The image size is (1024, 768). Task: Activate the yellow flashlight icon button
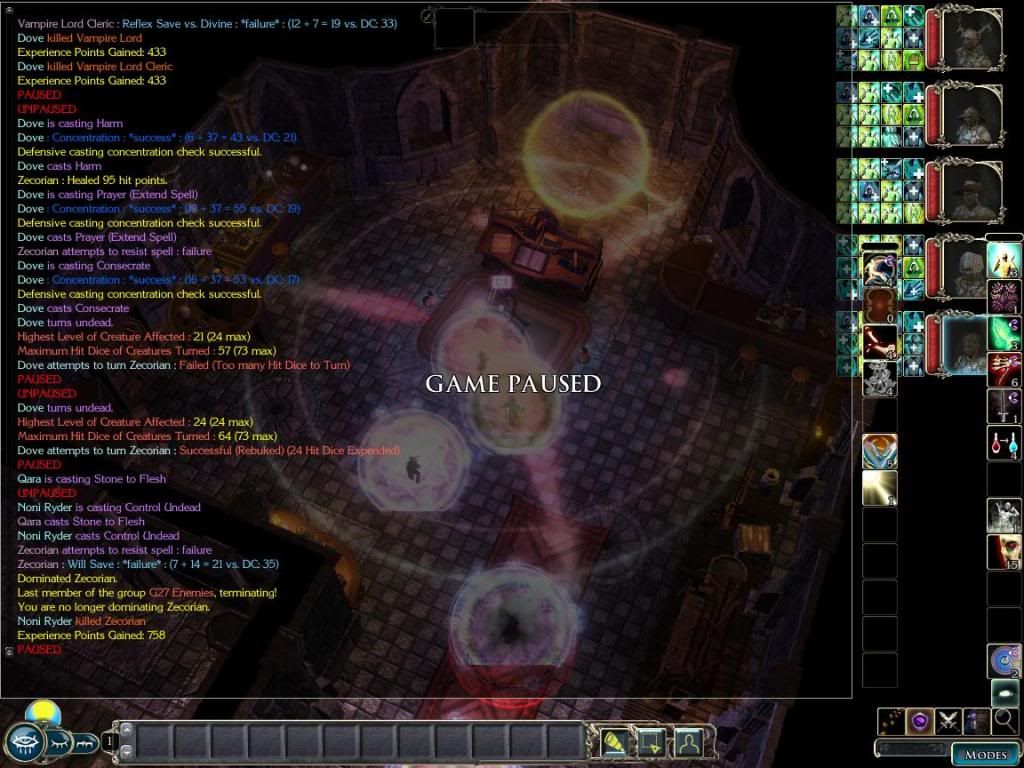(613, 742)
